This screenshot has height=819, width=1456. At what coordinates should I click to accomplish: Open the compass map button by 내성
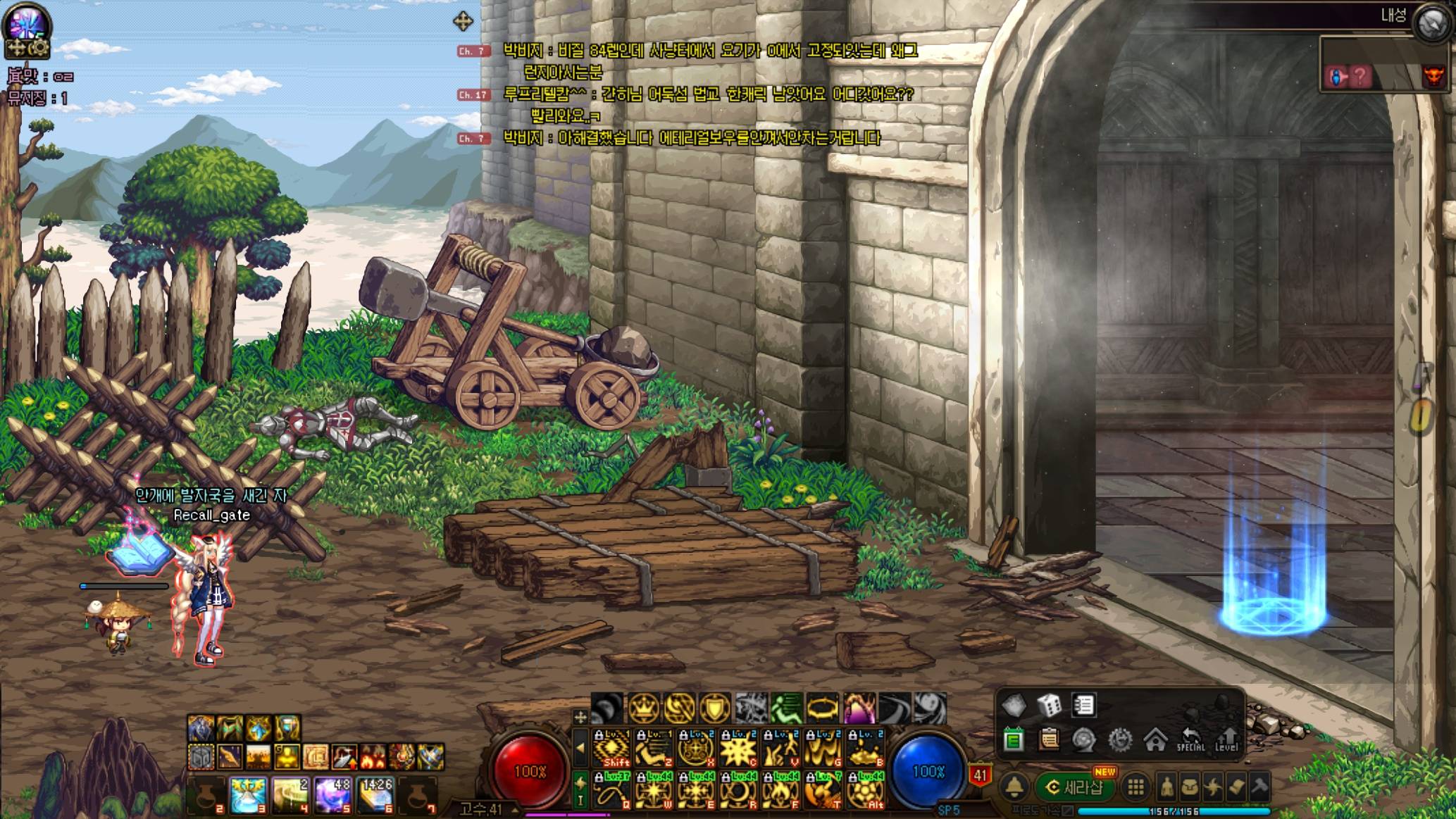coord(1432,23)
